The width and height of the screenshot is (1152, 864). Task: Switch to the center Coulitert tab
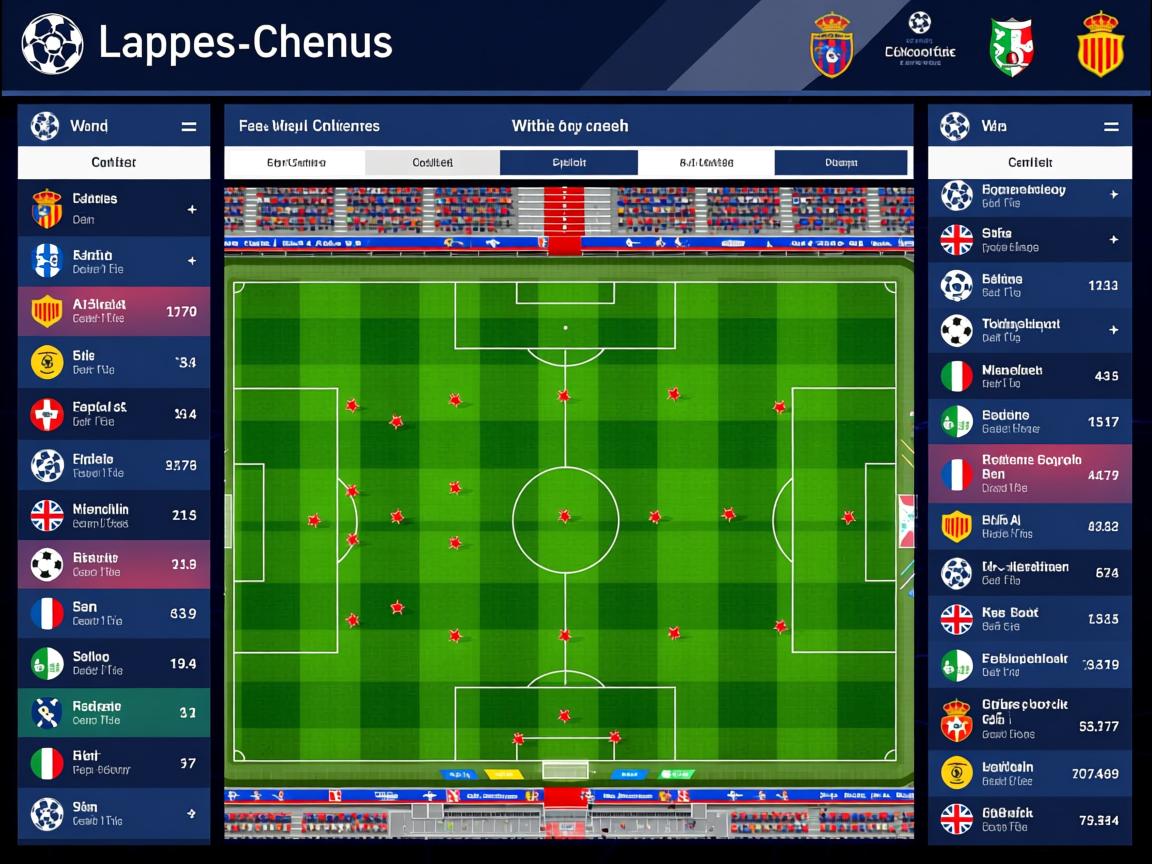(x=432, y=163)
